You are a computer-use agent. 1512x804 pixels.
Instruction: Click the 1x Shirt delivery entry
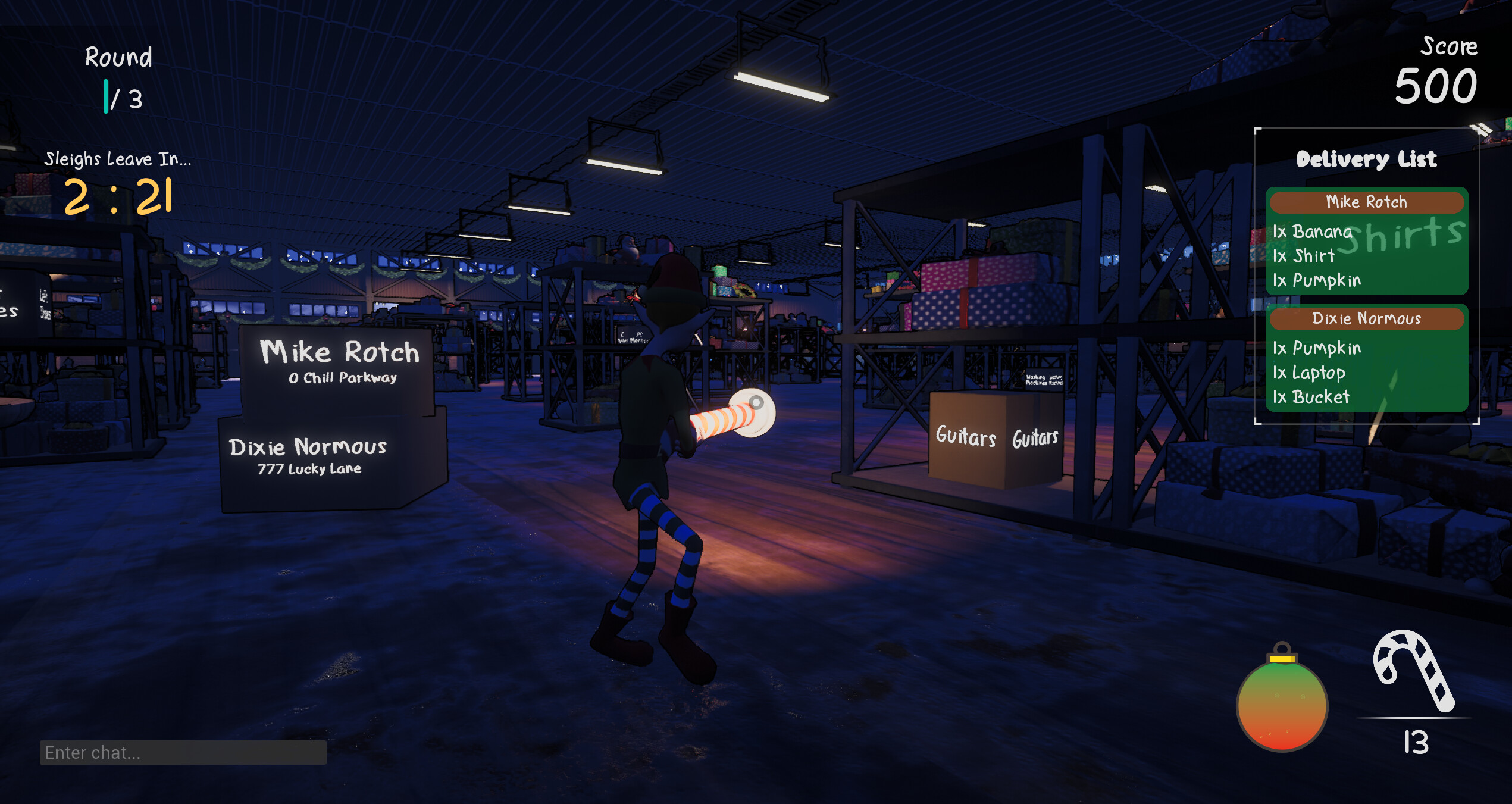tap(1303, 256)
